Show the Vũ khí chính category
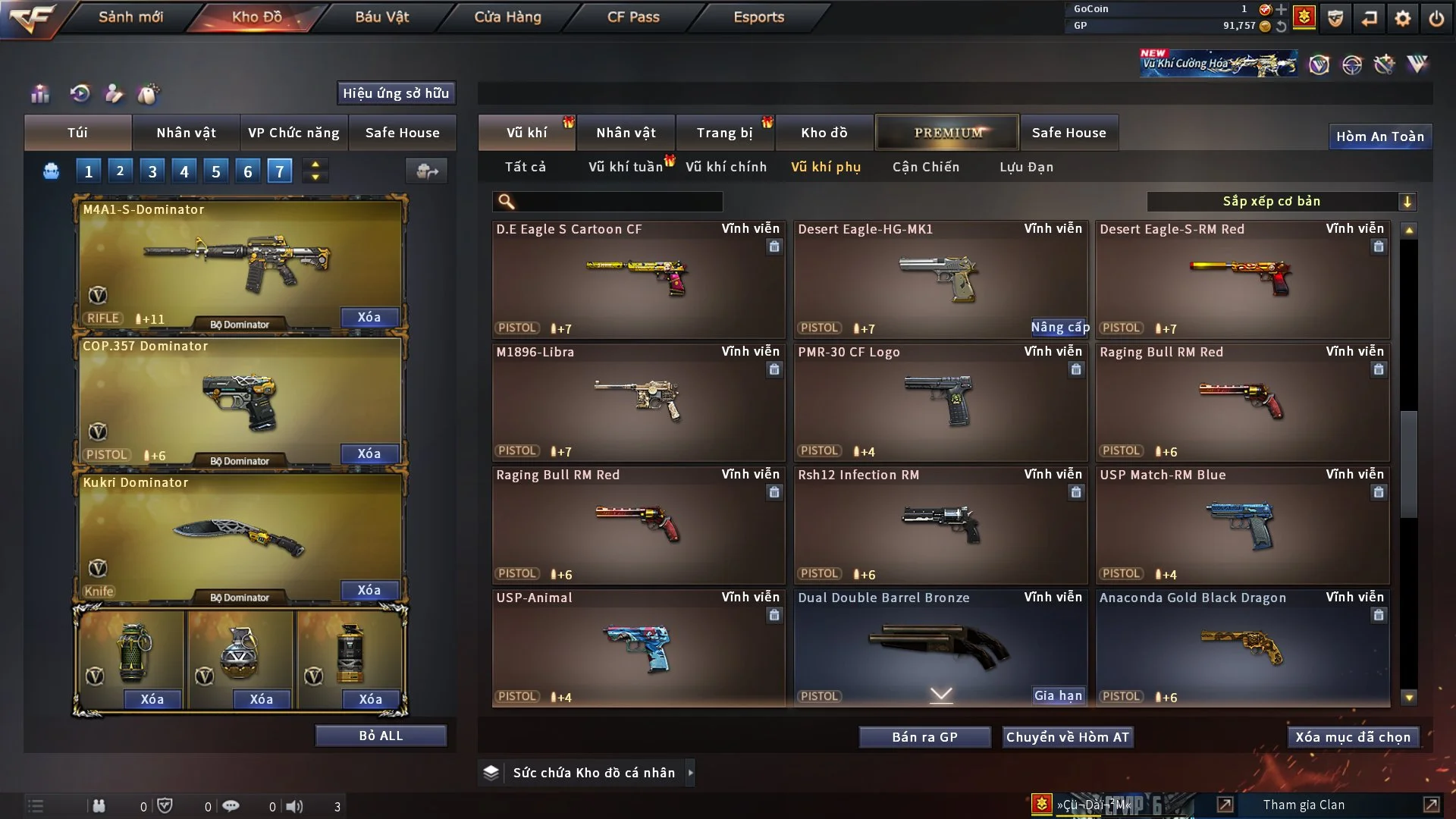The width and height of the screenshot is (1456, 819). pyautogui.click(x=726, y=167)
